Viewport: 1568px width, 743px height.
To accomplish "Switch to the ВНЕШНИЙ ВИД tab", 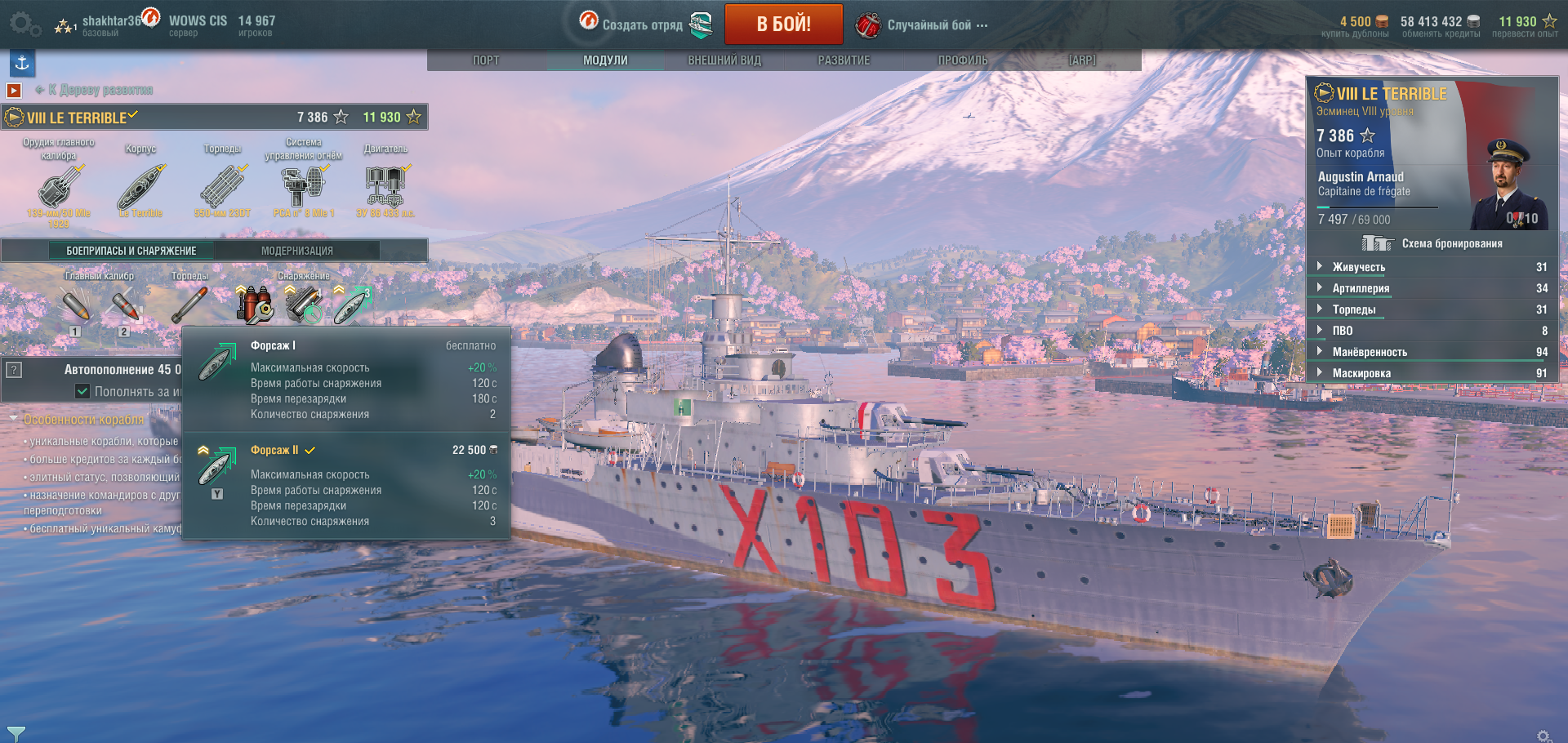I will coord(724,60).
